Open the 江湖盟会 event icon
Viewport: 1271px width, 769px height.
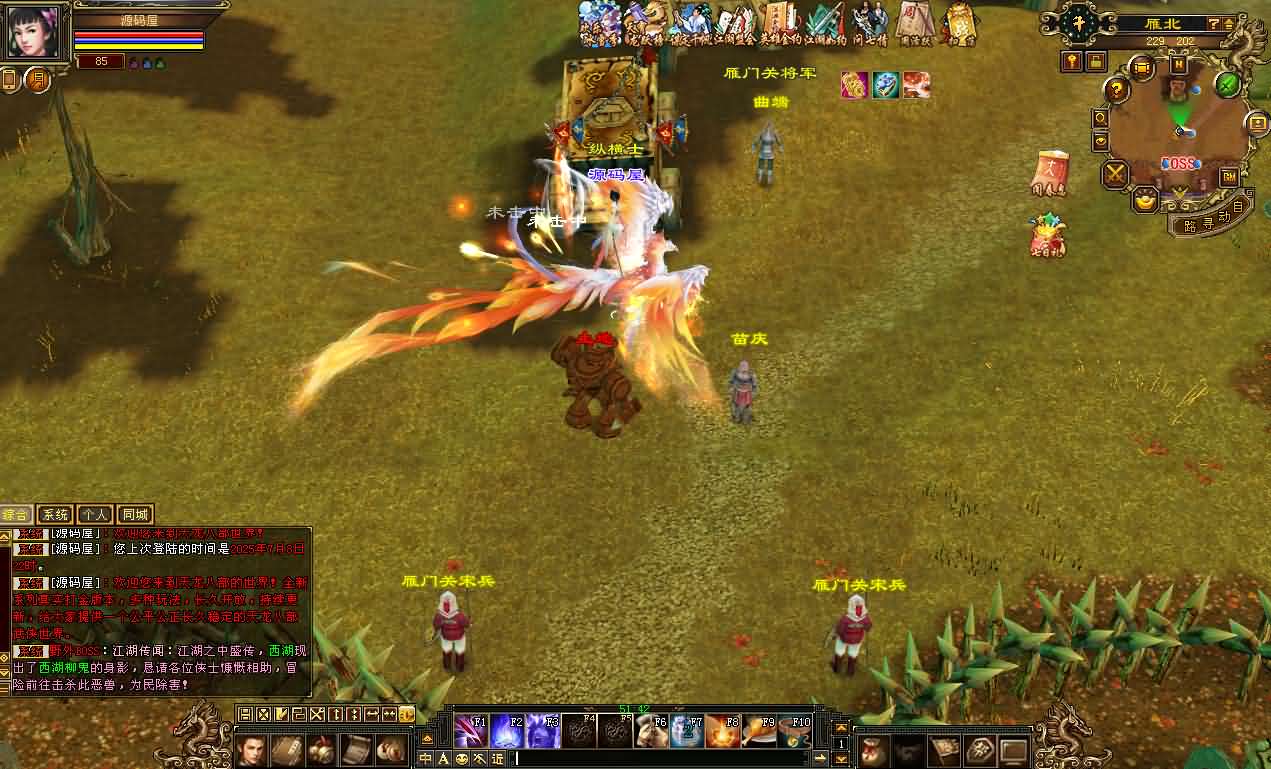click(x=732, y=24)
